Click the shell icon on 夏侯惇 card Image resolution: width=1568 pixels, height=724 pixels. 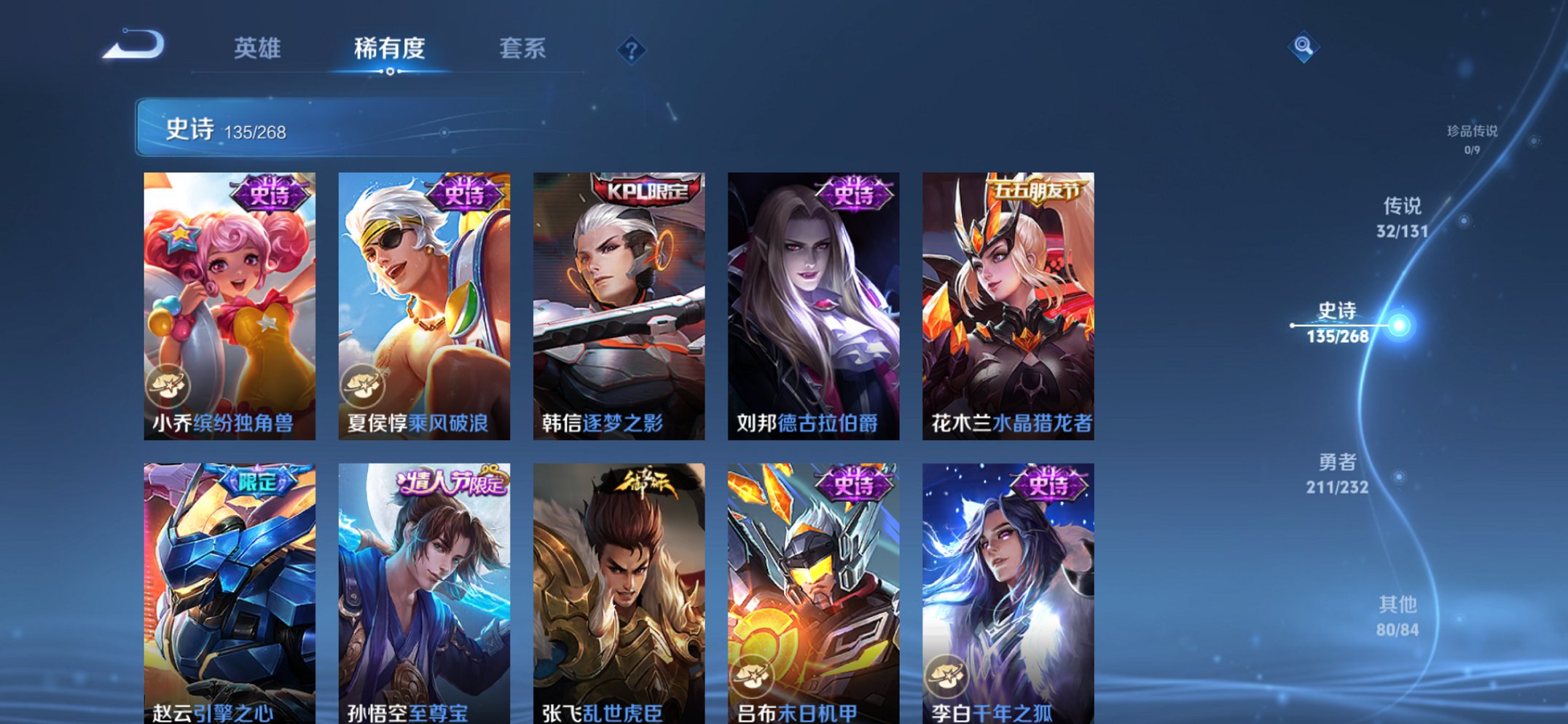coord(364,385)
